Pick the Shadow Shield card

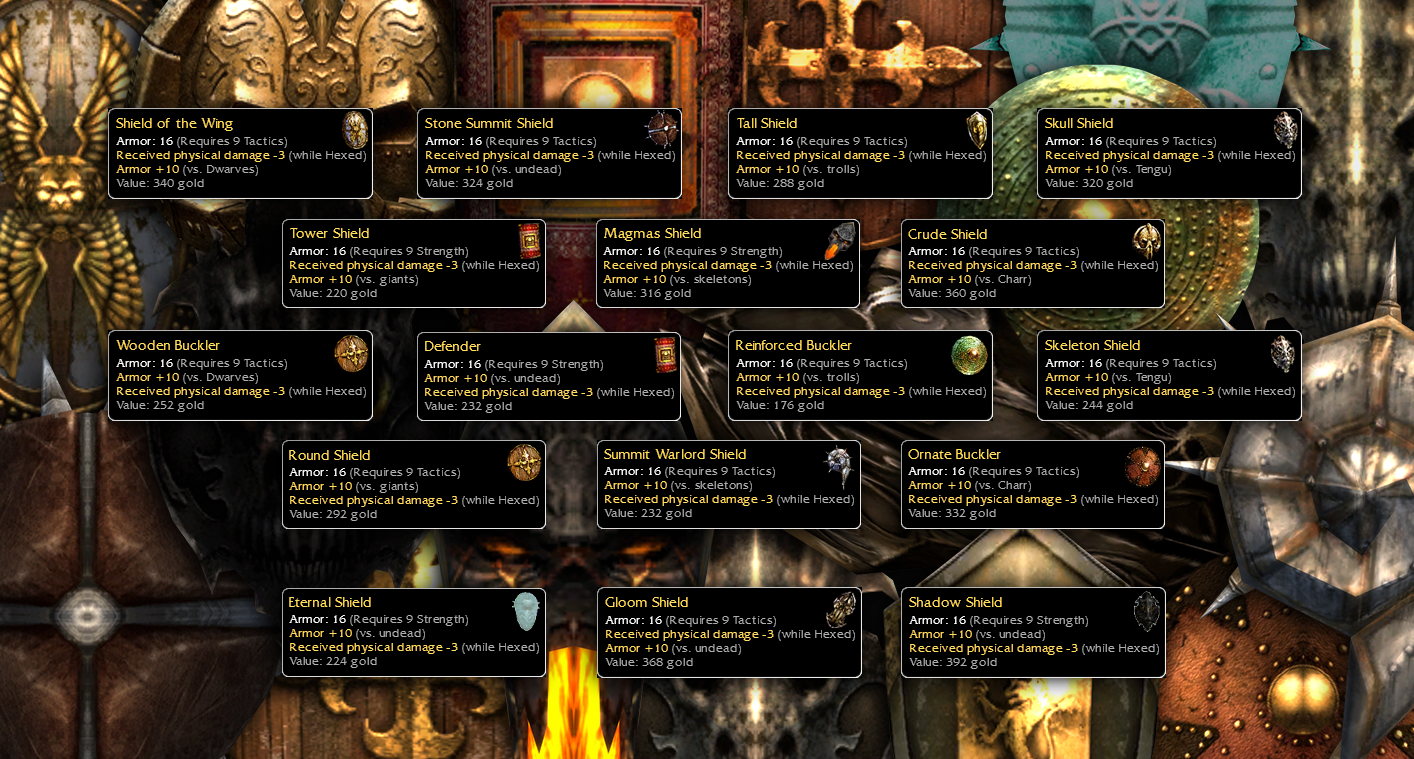point(1032,633)
